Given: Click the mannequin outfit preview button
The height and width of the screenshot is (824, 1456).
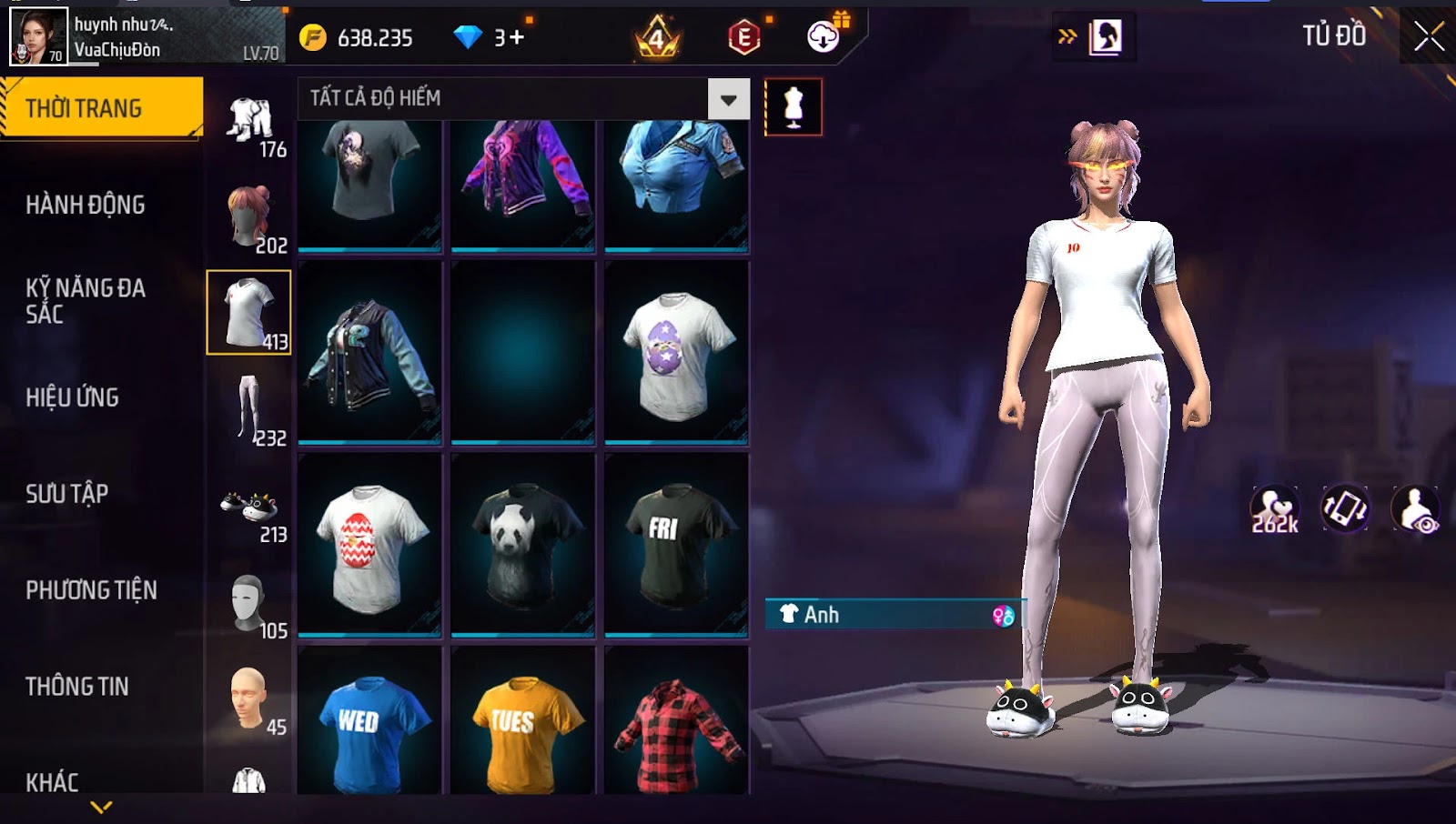Looking at the screenshot, I should (x=794, y=107).
